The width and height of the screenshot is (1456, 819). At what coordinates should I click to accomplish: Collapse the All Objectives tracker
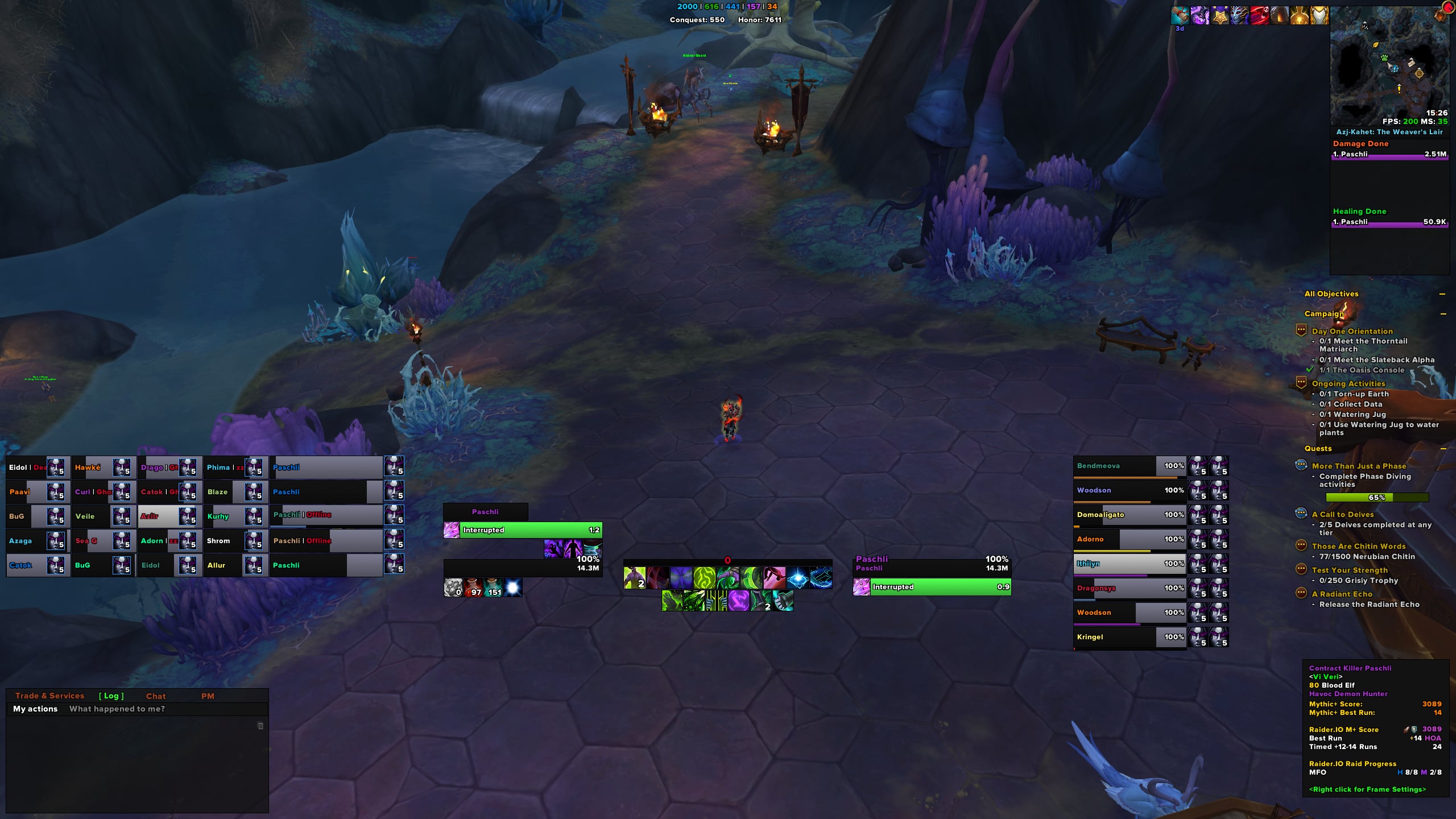(1442, 294)
